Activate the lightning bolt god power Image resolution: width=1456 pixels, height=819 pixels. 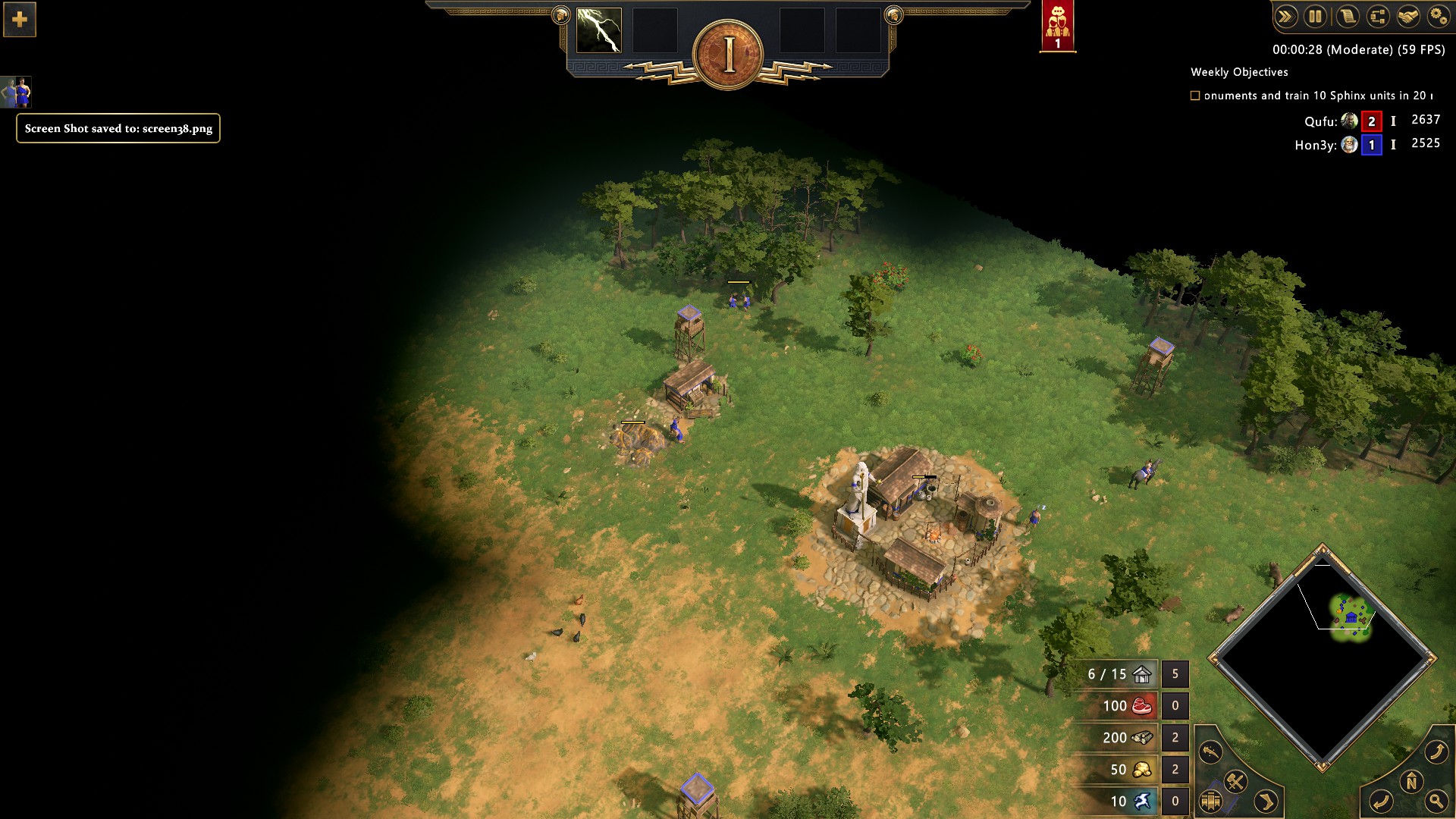click(x=599, y=31)
